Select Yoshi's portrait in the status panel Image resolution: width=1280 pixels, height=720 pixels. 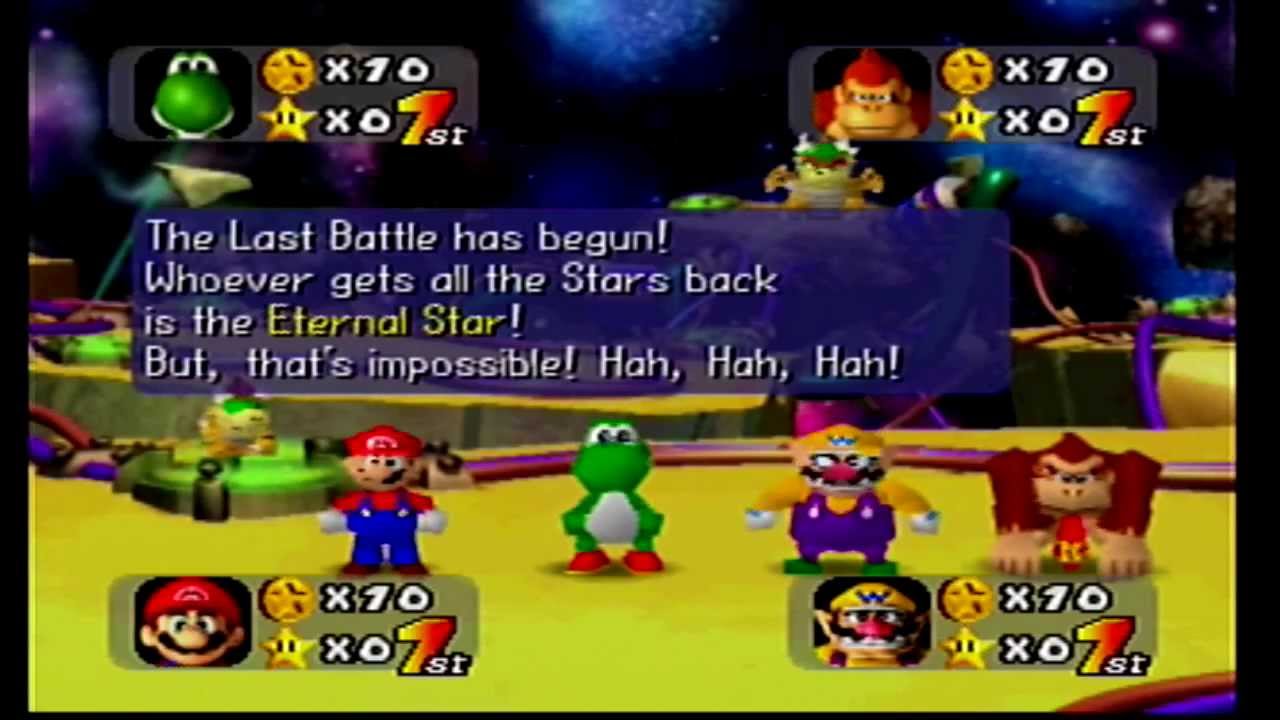click(x=192, y=95)
